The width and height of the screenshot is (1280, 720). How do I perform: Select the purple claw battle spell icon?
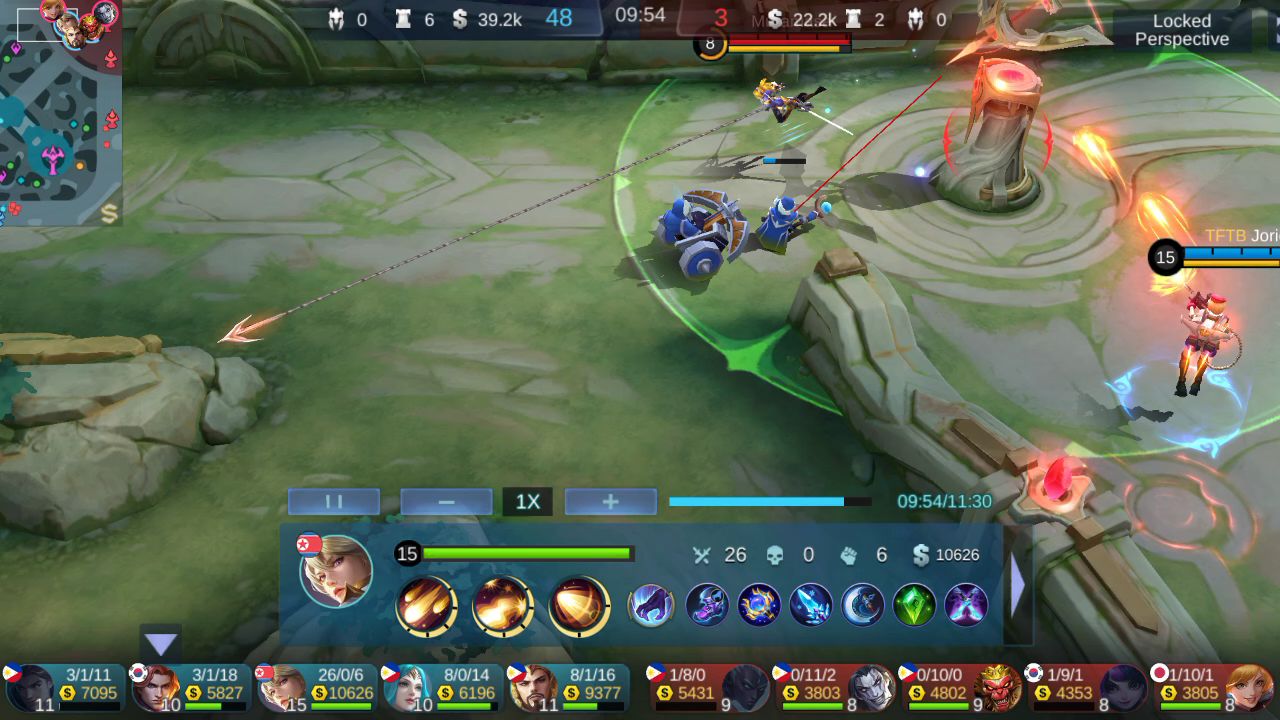(651, 605)
